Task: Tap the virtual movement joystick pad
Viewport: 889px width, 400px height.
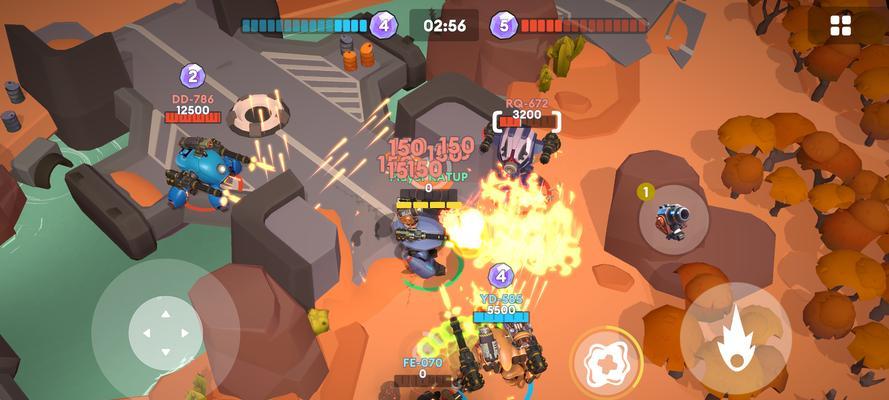Action: point(165,334)
